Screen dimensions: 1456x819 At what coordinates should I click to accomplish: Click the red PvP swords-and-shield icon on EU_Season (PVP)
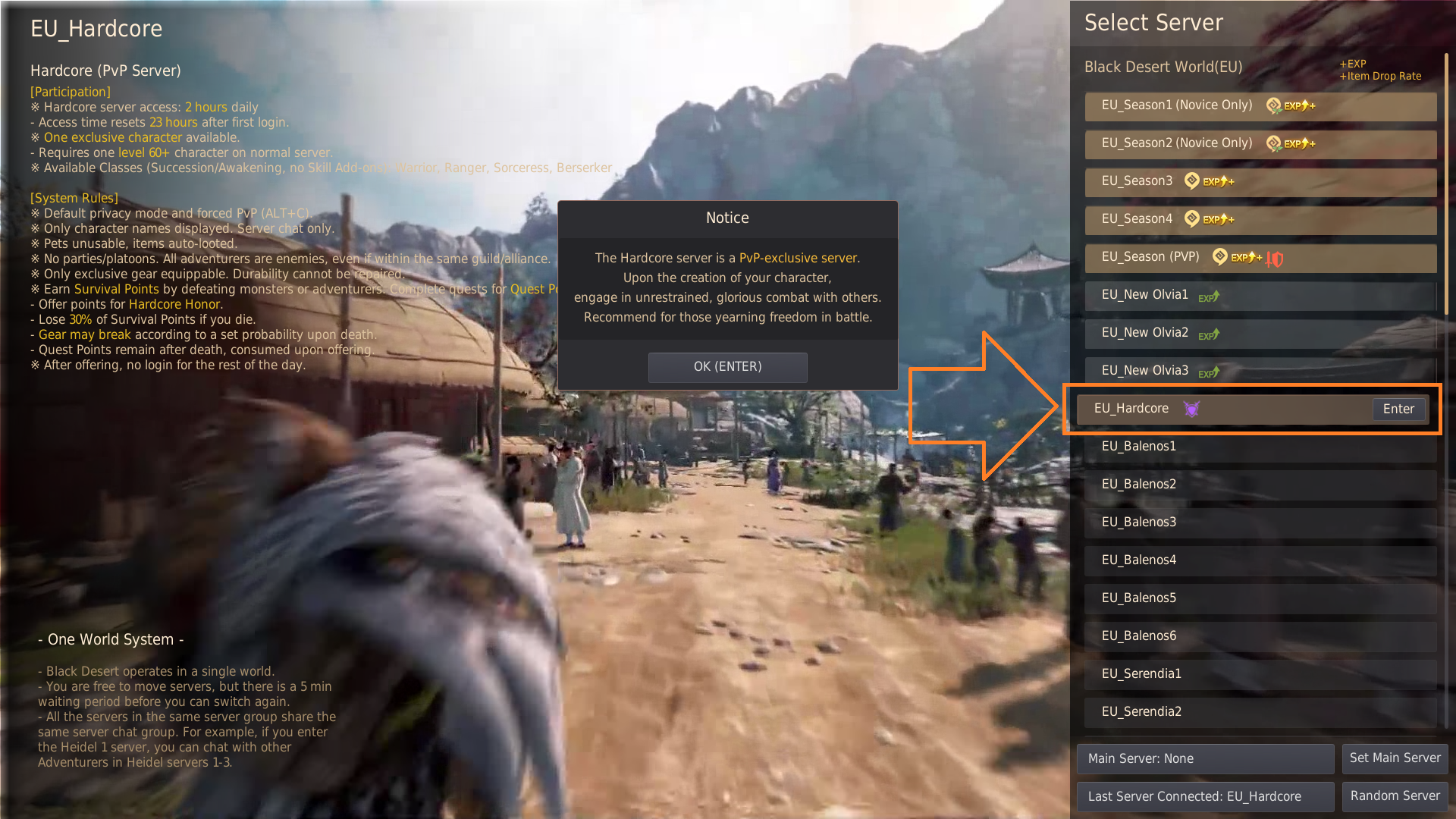1274,258
